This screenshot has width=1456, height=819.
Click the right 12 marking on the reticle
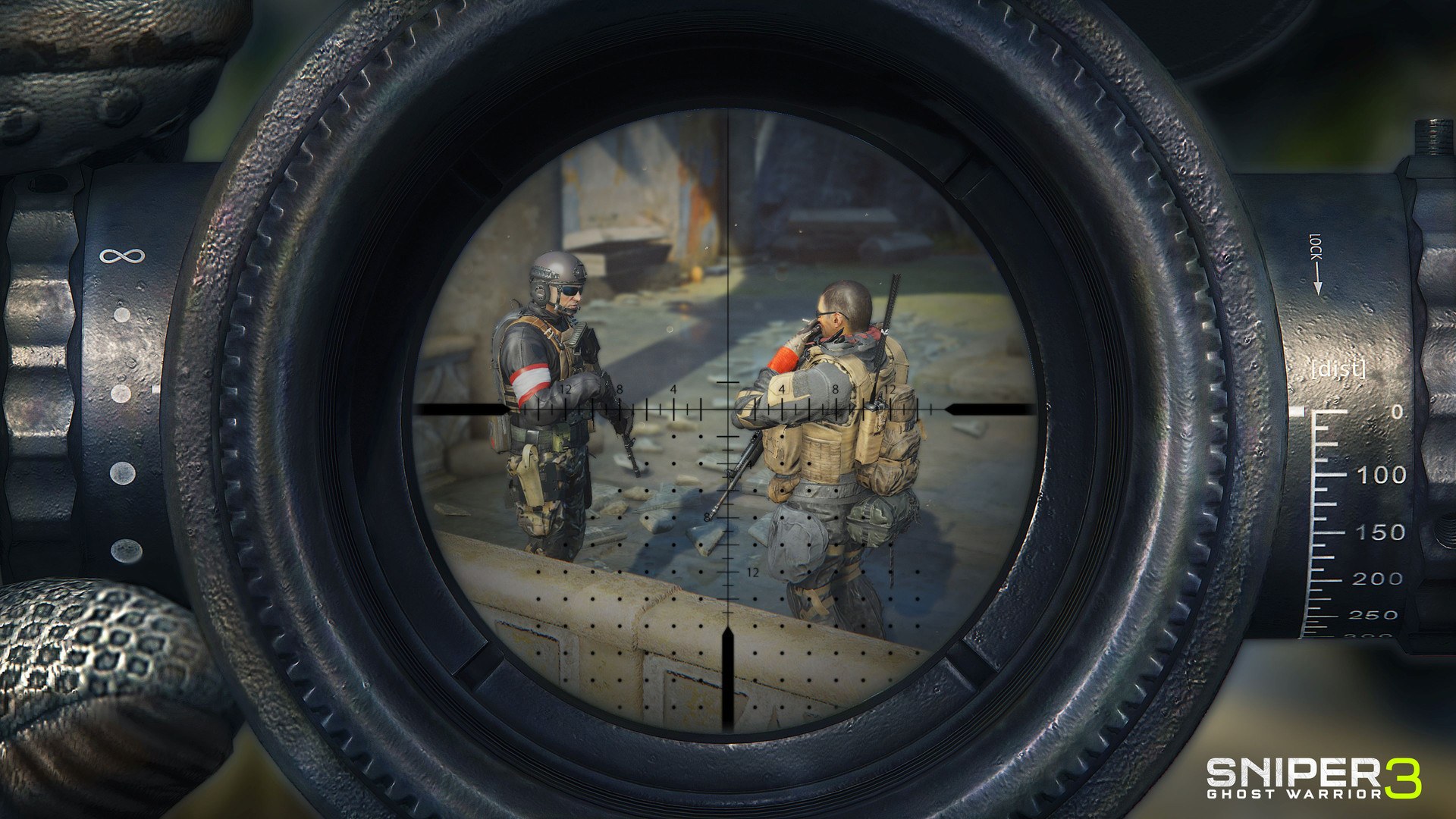click(893, 388)
